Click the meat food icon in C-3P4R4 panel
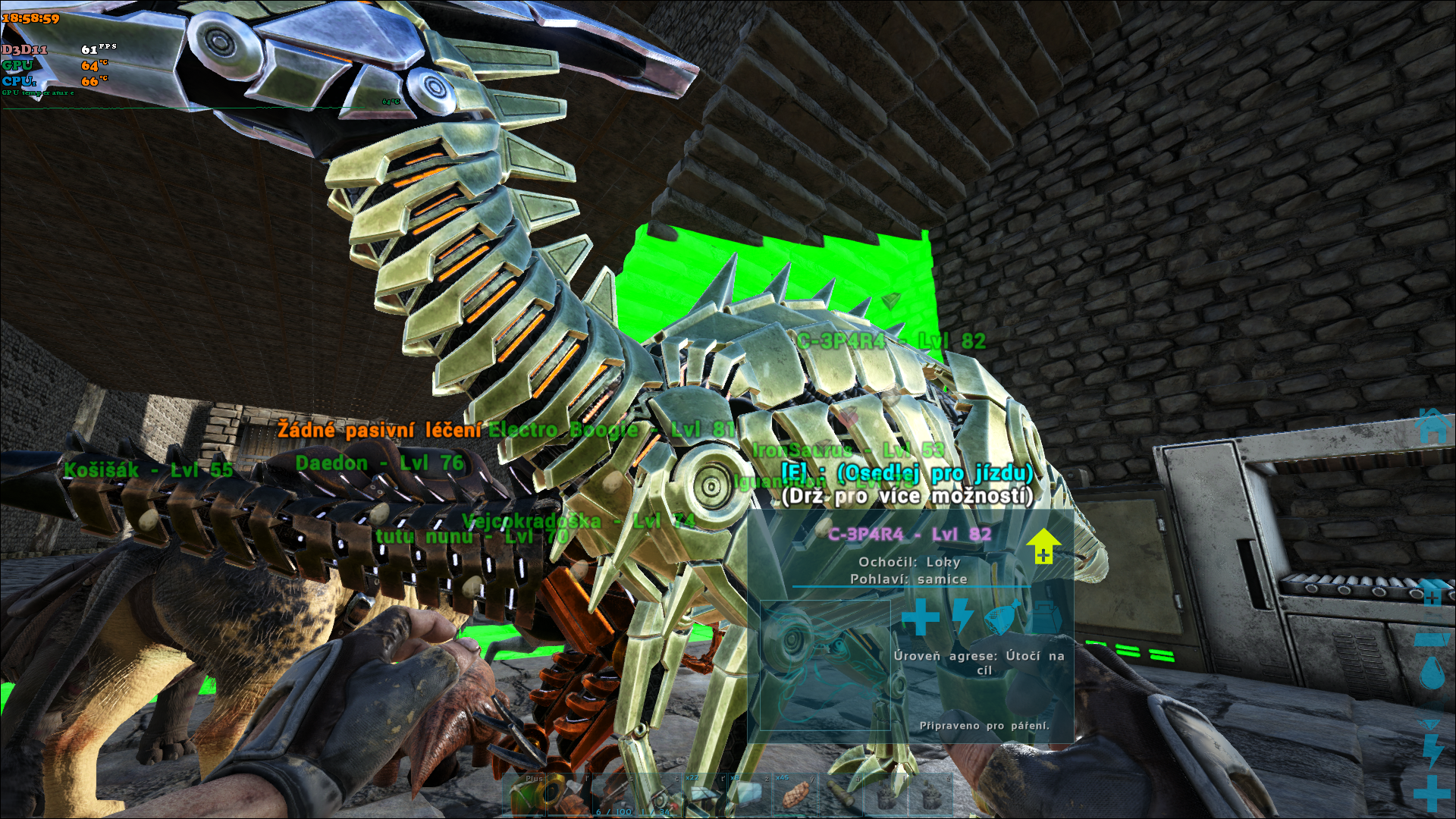Viewport: 1456px width, 819px height. 1001,617
